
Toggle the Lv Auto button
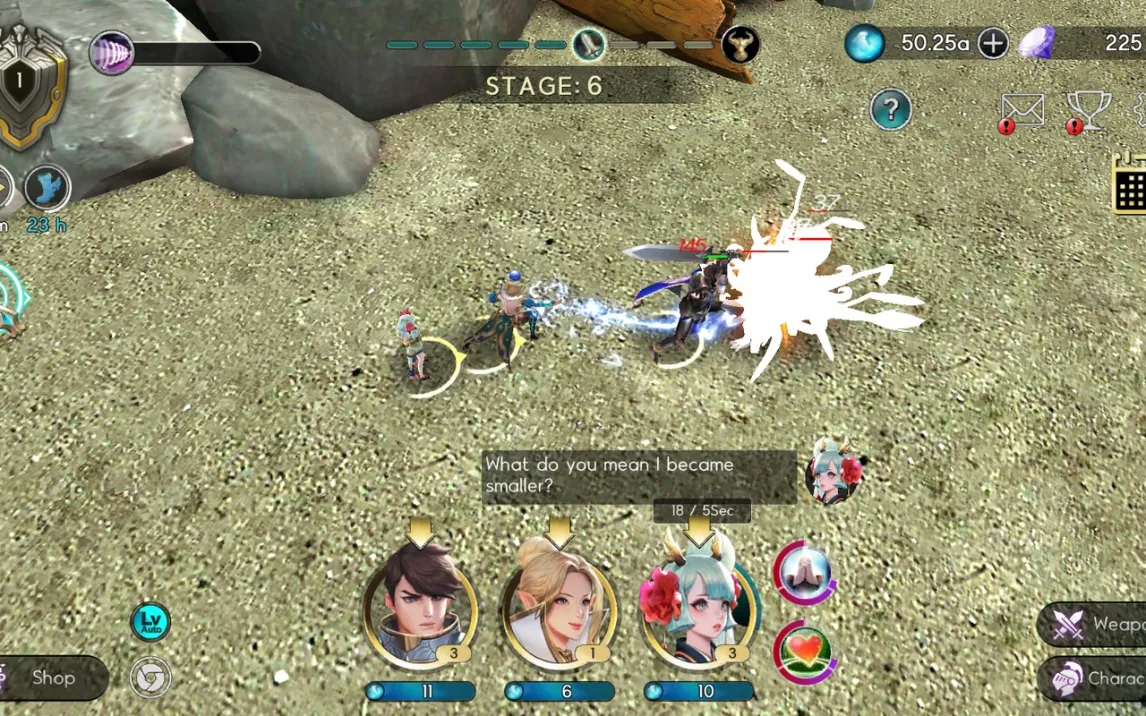pyautogui.click(x=151, y=622)
